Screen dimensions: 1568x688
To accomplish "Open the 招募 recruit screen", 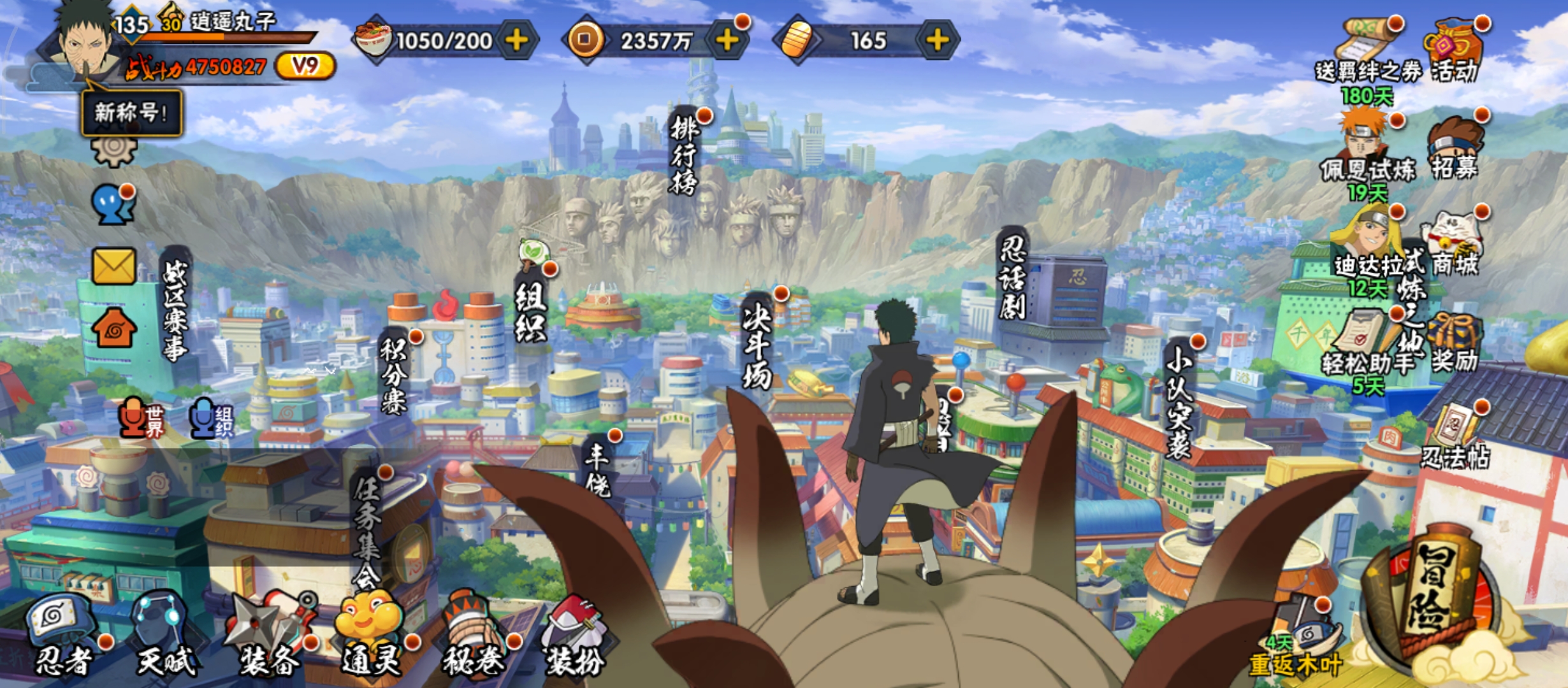I will coord(1455,150).
